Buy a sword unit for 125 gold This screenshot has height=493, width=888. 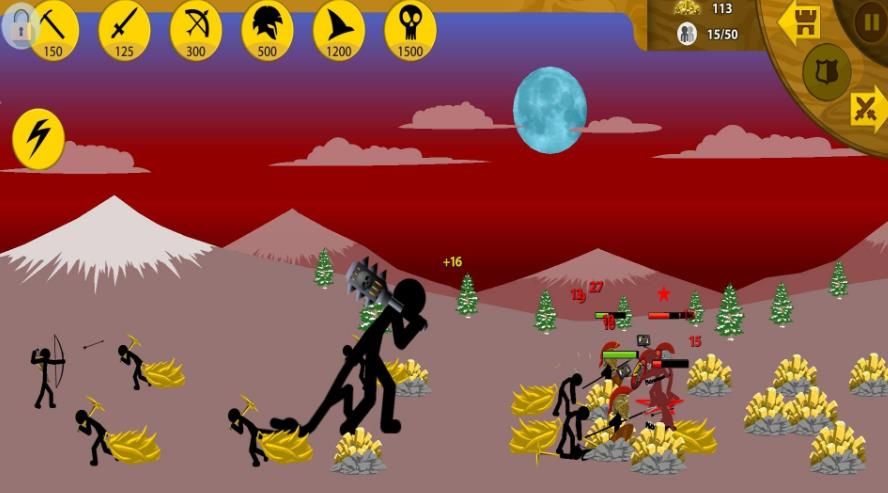124,29
